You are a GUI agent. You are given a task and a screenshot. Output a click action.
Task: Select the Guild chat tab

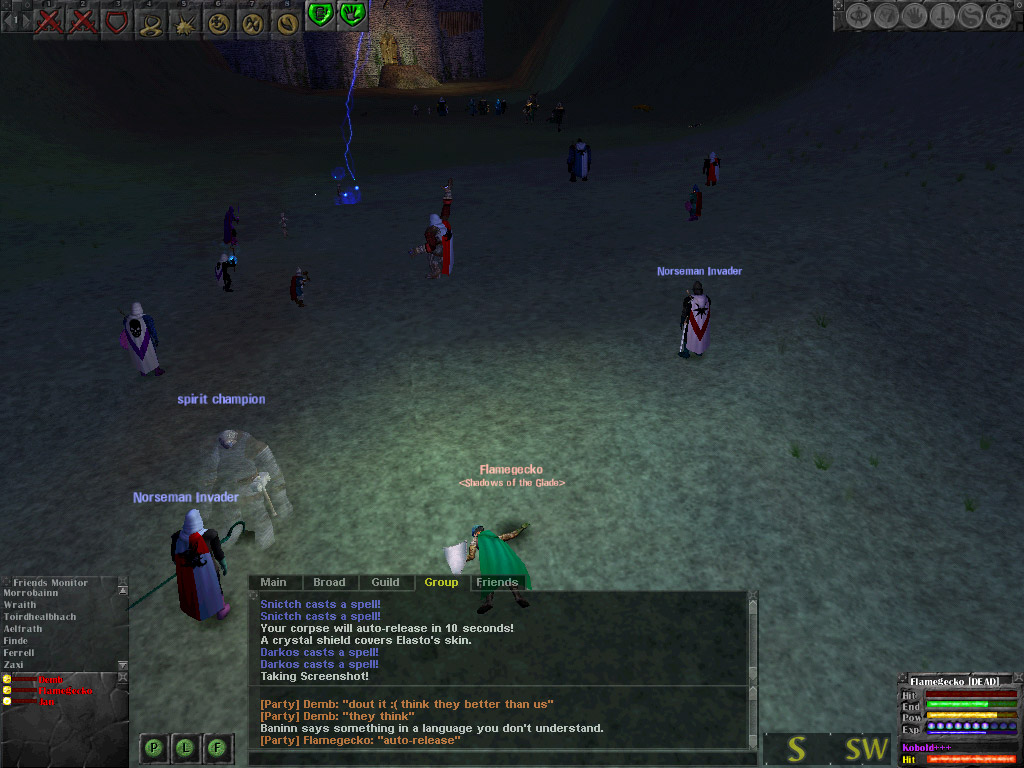tap(385, 582)
